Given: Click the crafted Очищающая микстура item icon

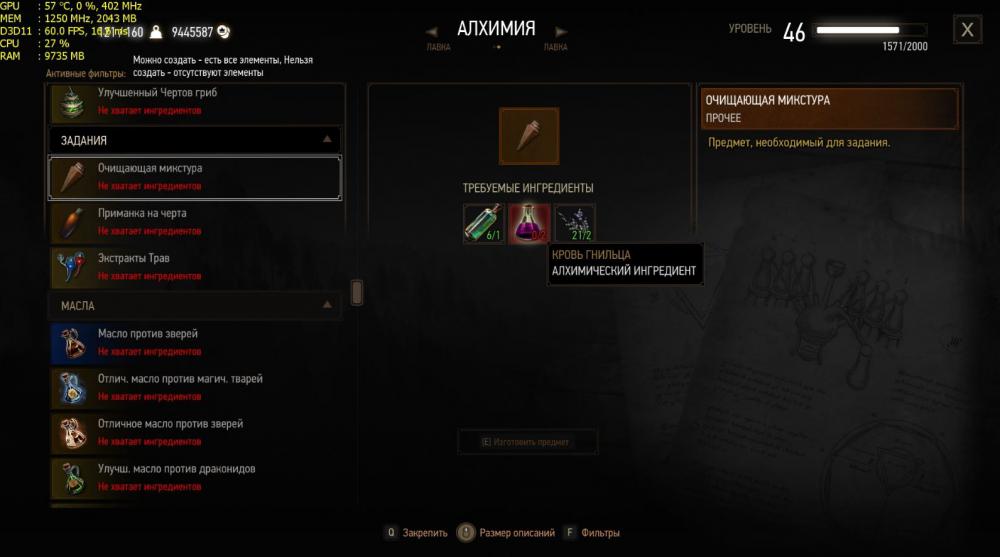Looking at the screenshot, I should point(529,136).
